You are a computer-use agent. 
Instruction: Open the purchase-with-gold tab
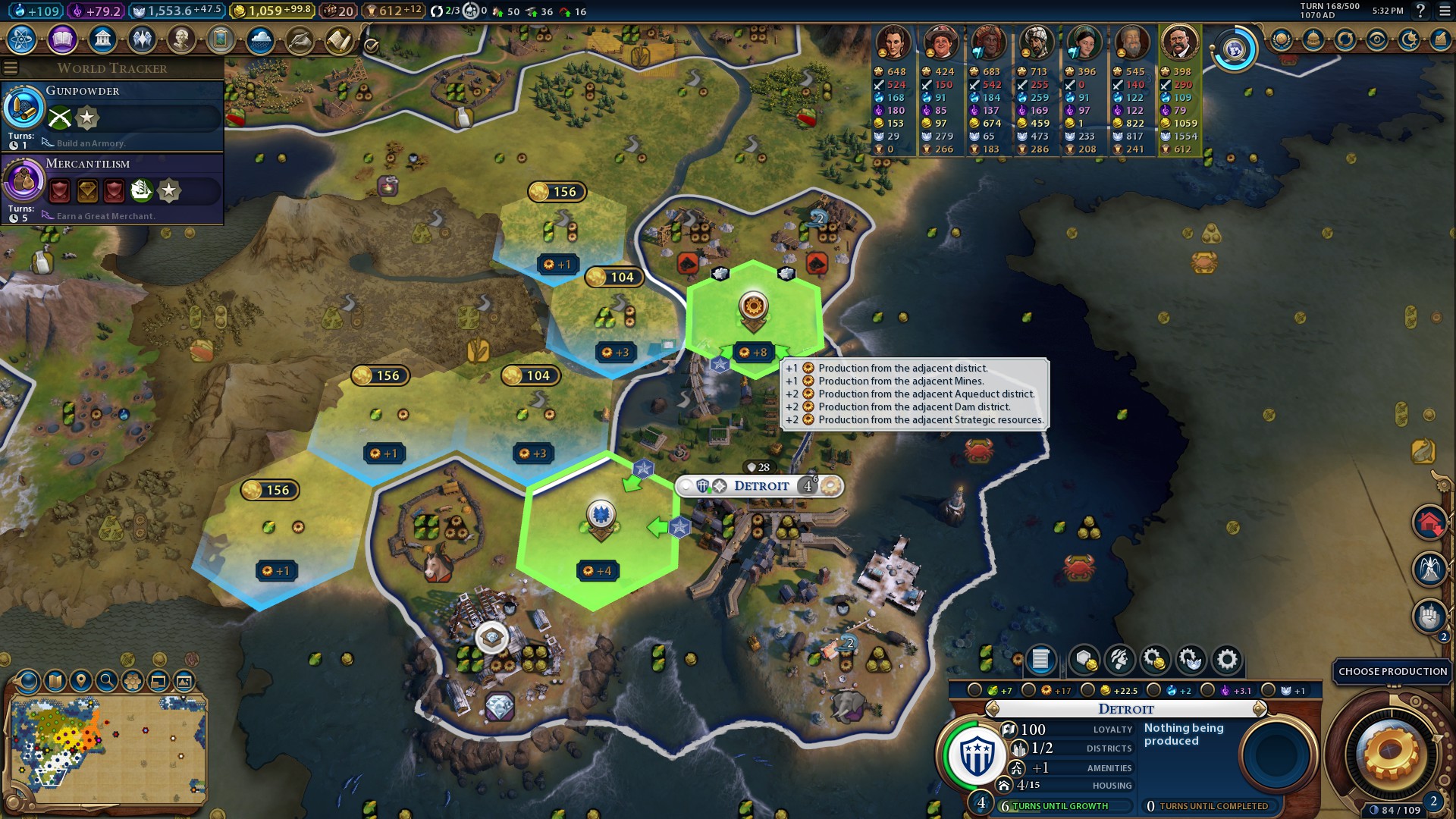[x=1156, y=660]
